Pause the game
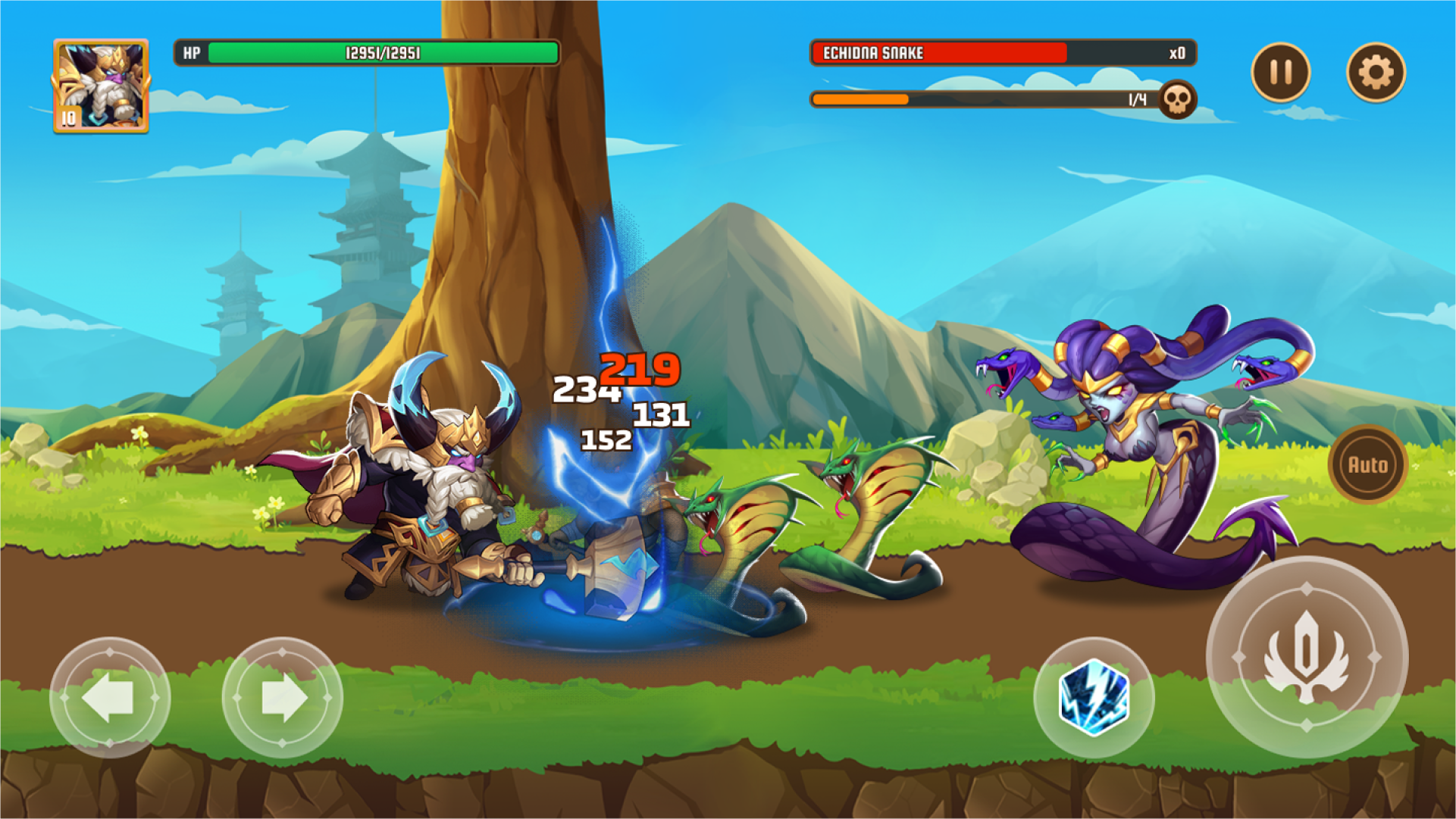Screen dimensions: 1456x819 tap(1280, 72)
